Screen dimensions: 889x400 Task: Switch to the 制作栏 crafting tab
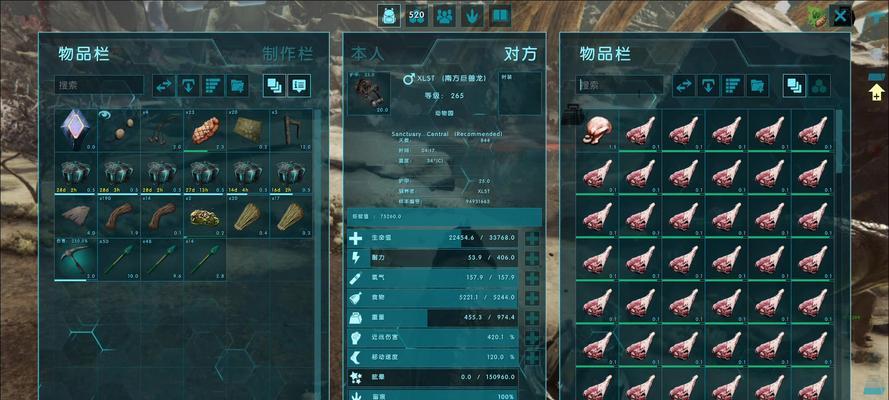pos(288,54)
